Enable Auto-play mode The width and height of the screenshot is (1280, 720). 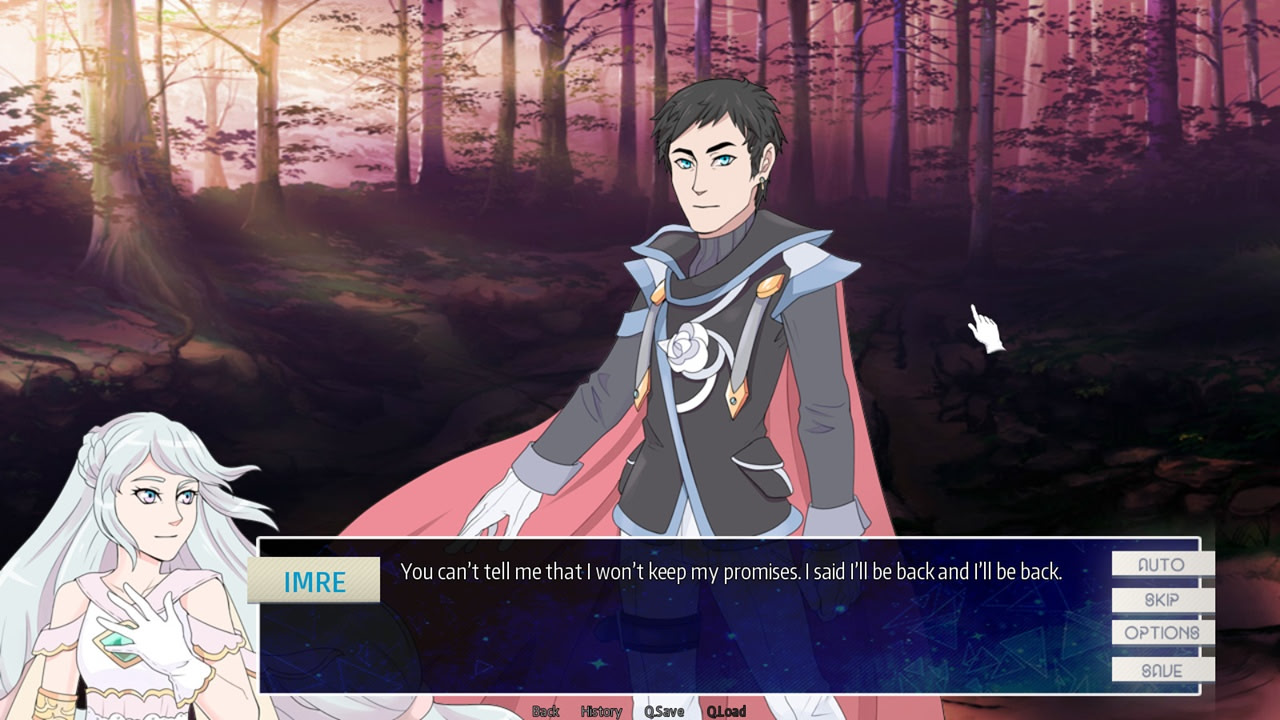click(x=1163, y=565)
